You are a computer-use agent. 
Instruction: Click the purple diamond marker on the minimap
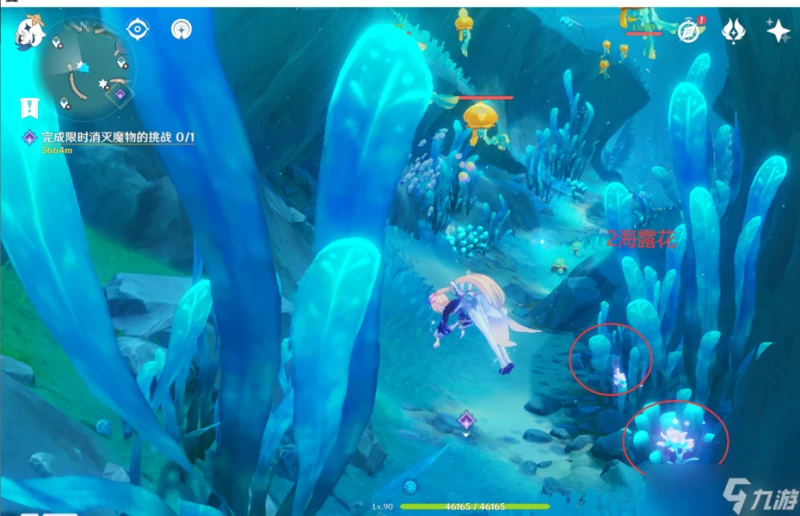(x=120, y=94)
